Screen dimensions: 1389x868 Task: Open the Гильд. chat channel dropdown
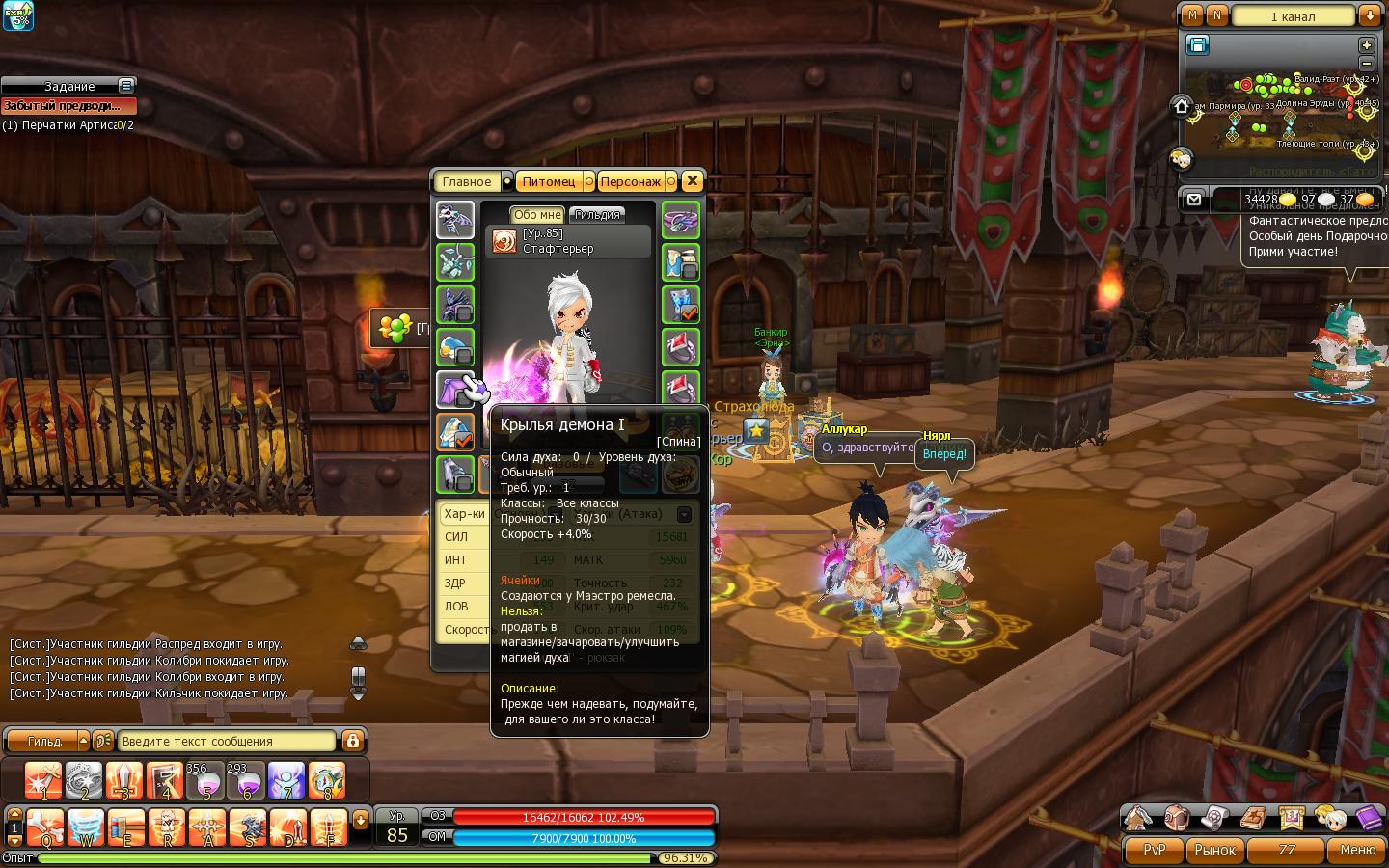83,741
